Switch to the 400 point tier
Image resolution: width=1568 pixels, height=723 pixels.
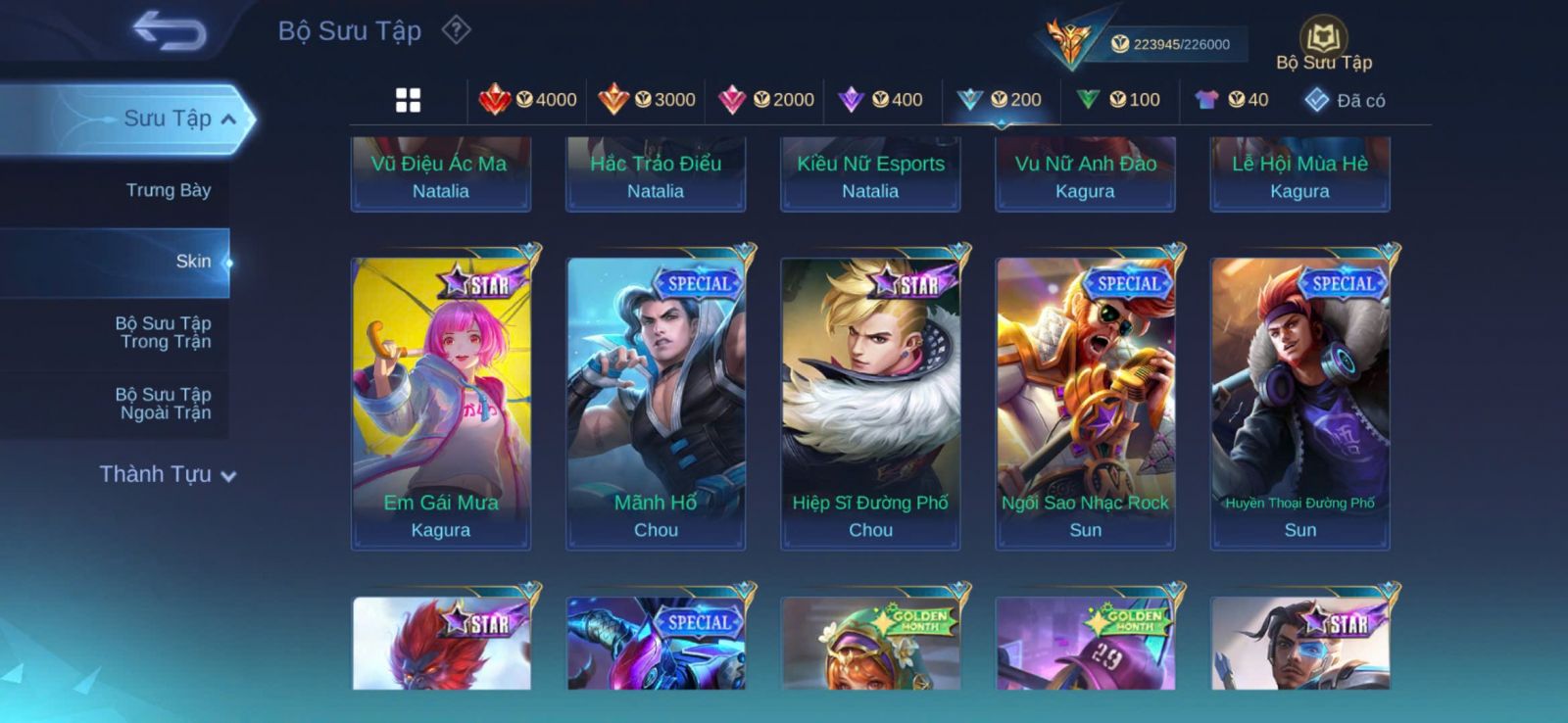point(882,100)
